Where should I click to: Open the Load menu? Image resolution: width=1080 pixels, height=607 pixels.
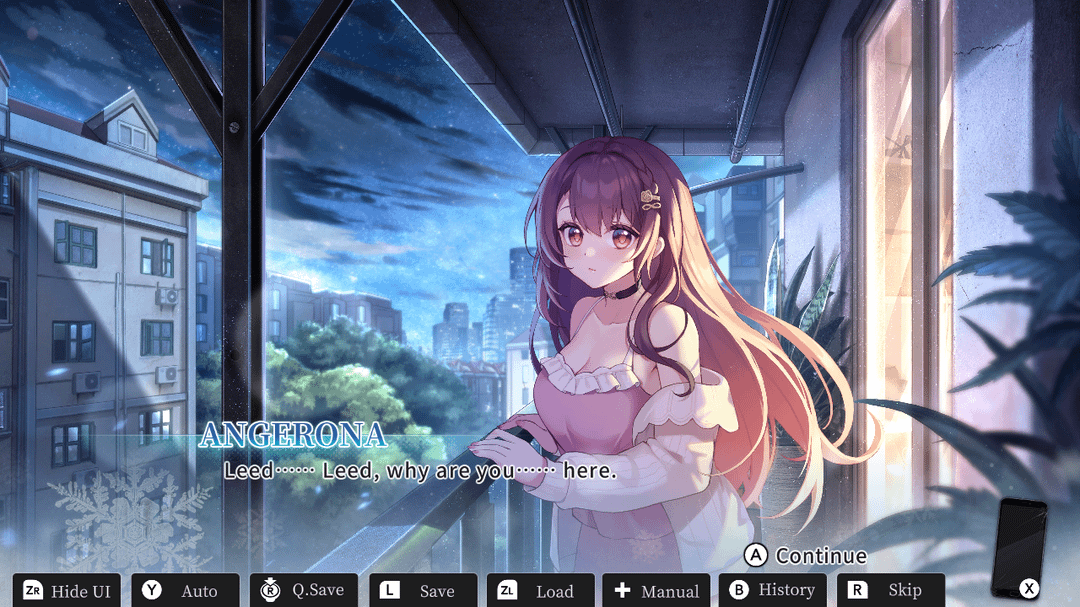(x=540, y=590)
